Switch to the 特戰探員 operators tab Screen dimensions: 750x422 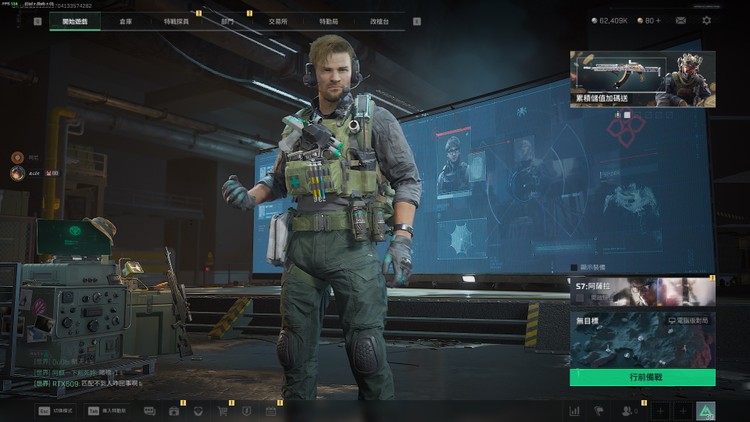(176, 20)
